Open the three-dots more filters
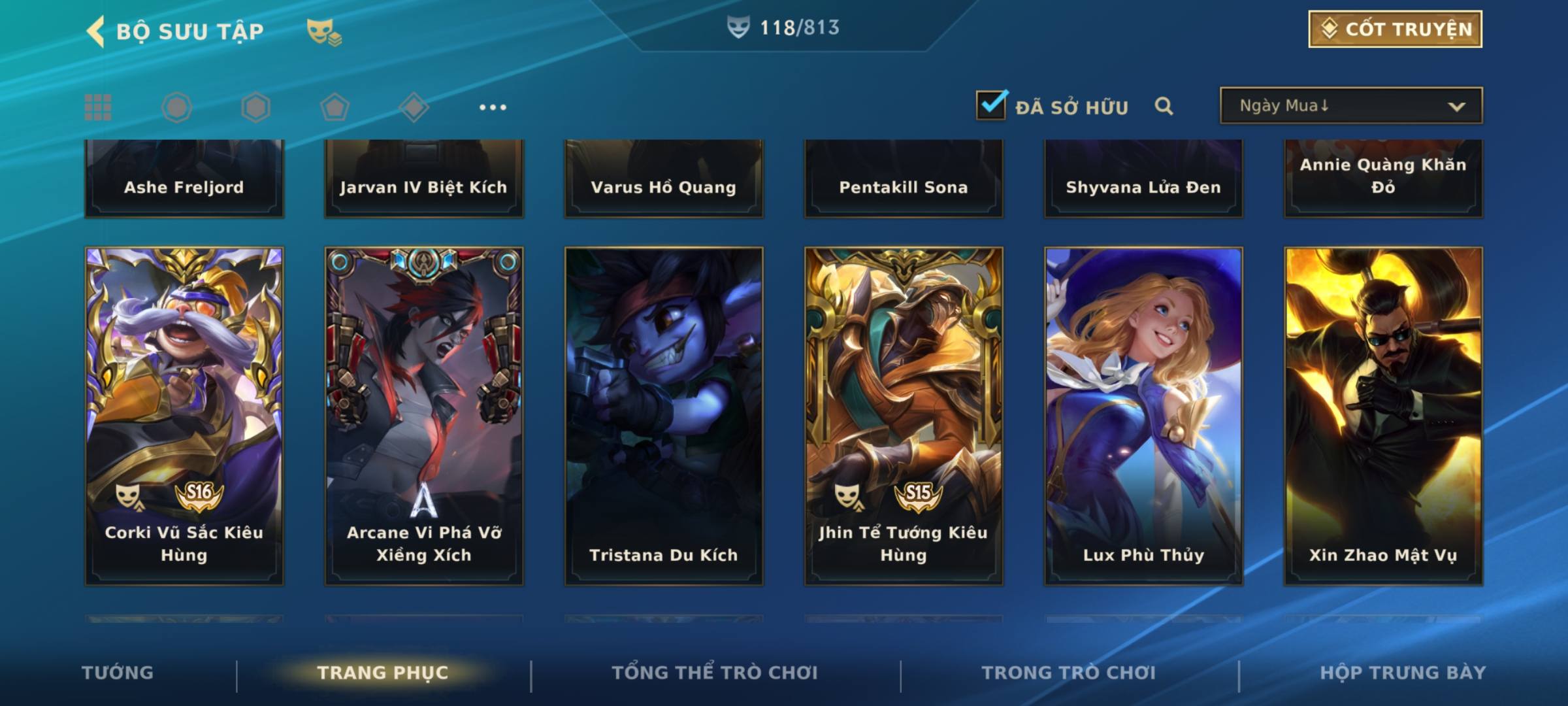The height and width of the screenshot is (706, 1568). click(493, 107)
